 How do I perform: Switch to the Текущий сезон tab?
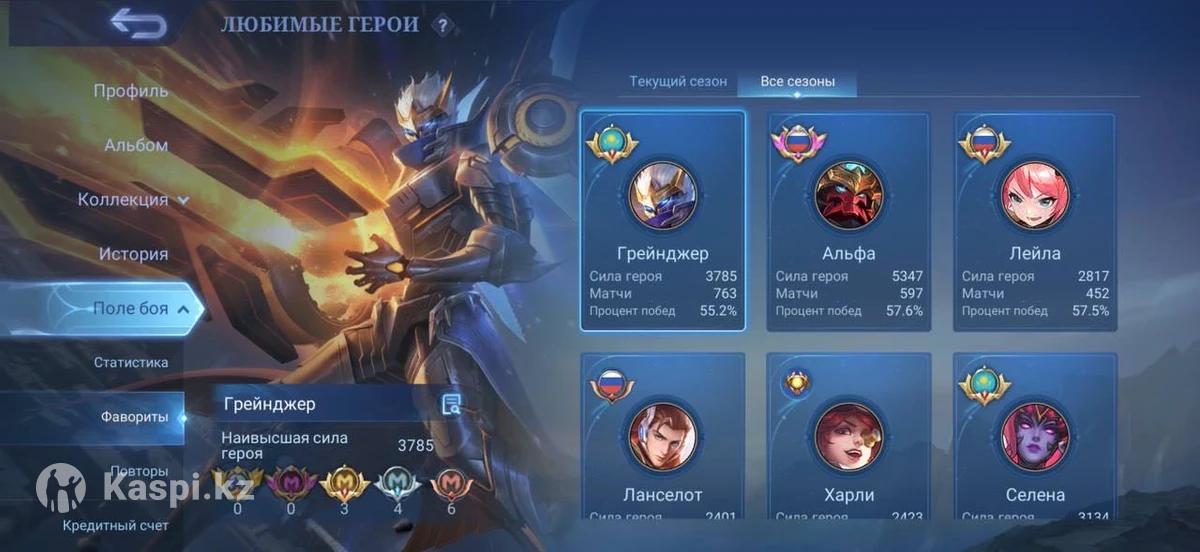678,82
